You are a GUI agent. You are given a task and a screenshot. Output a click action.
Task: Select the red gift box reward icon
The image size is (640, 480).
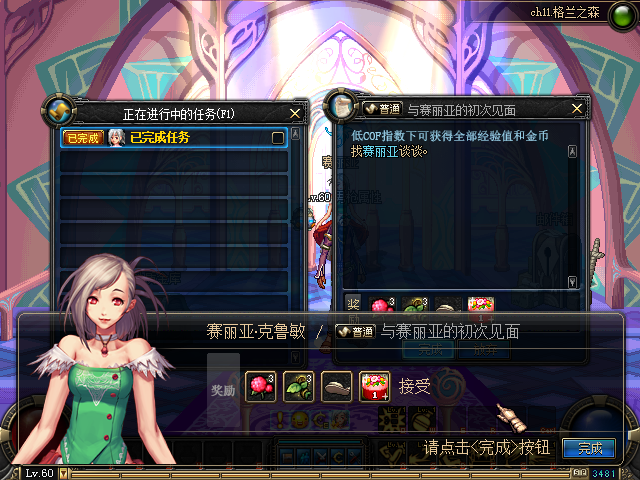376,387
